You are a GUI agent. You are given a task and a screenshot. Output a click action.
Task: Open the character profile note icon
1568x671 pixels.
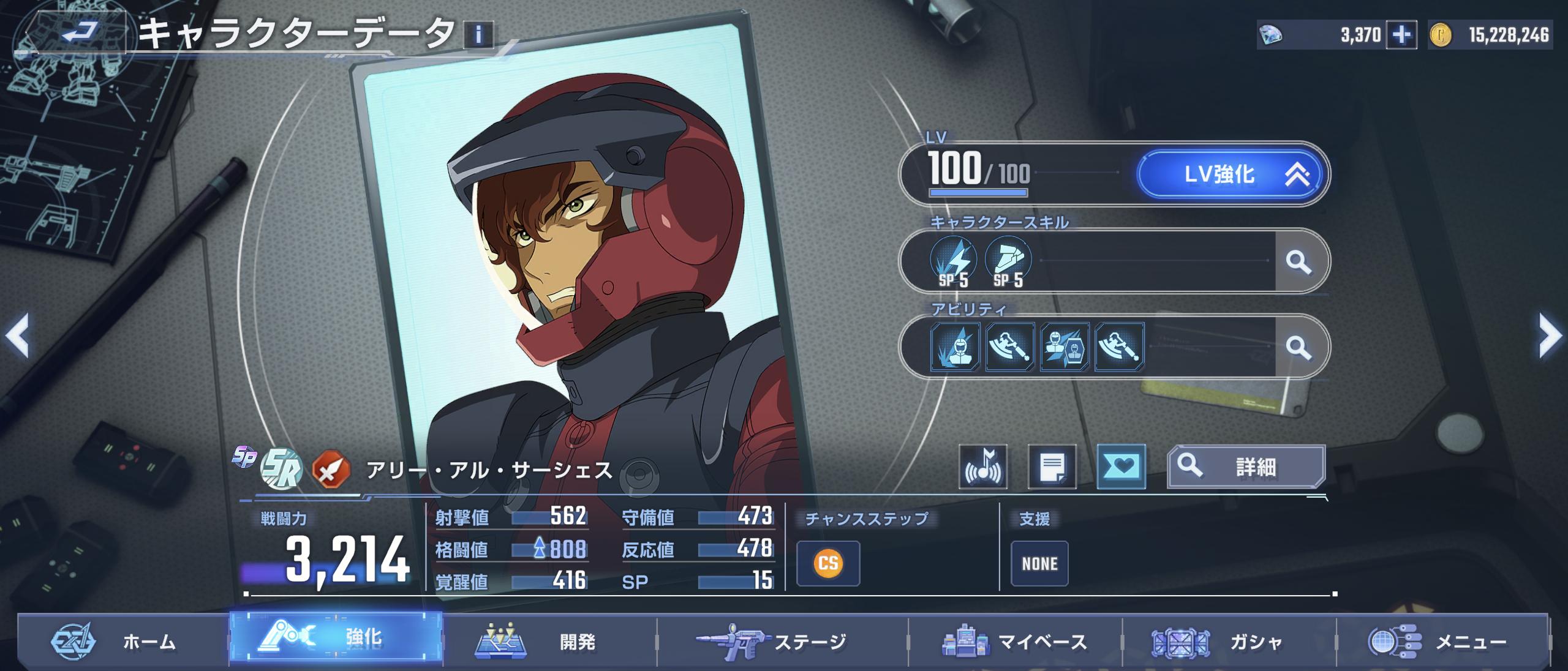(1052, 467)
